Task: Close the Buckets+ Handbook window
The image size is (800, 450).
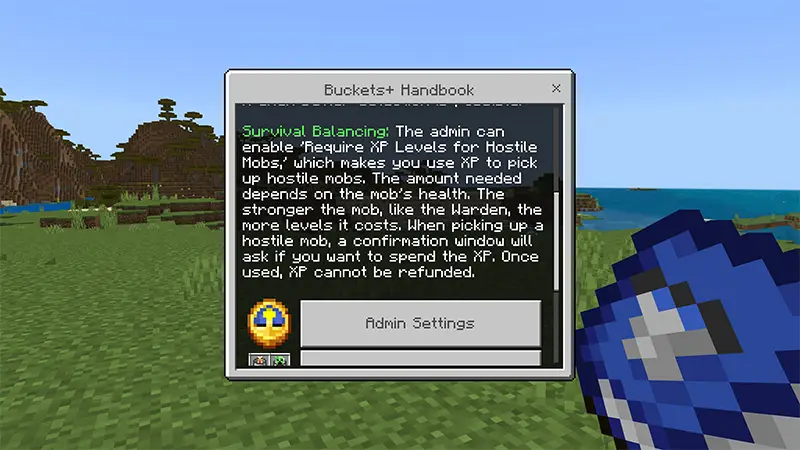Action: click(x=556, y=89)
